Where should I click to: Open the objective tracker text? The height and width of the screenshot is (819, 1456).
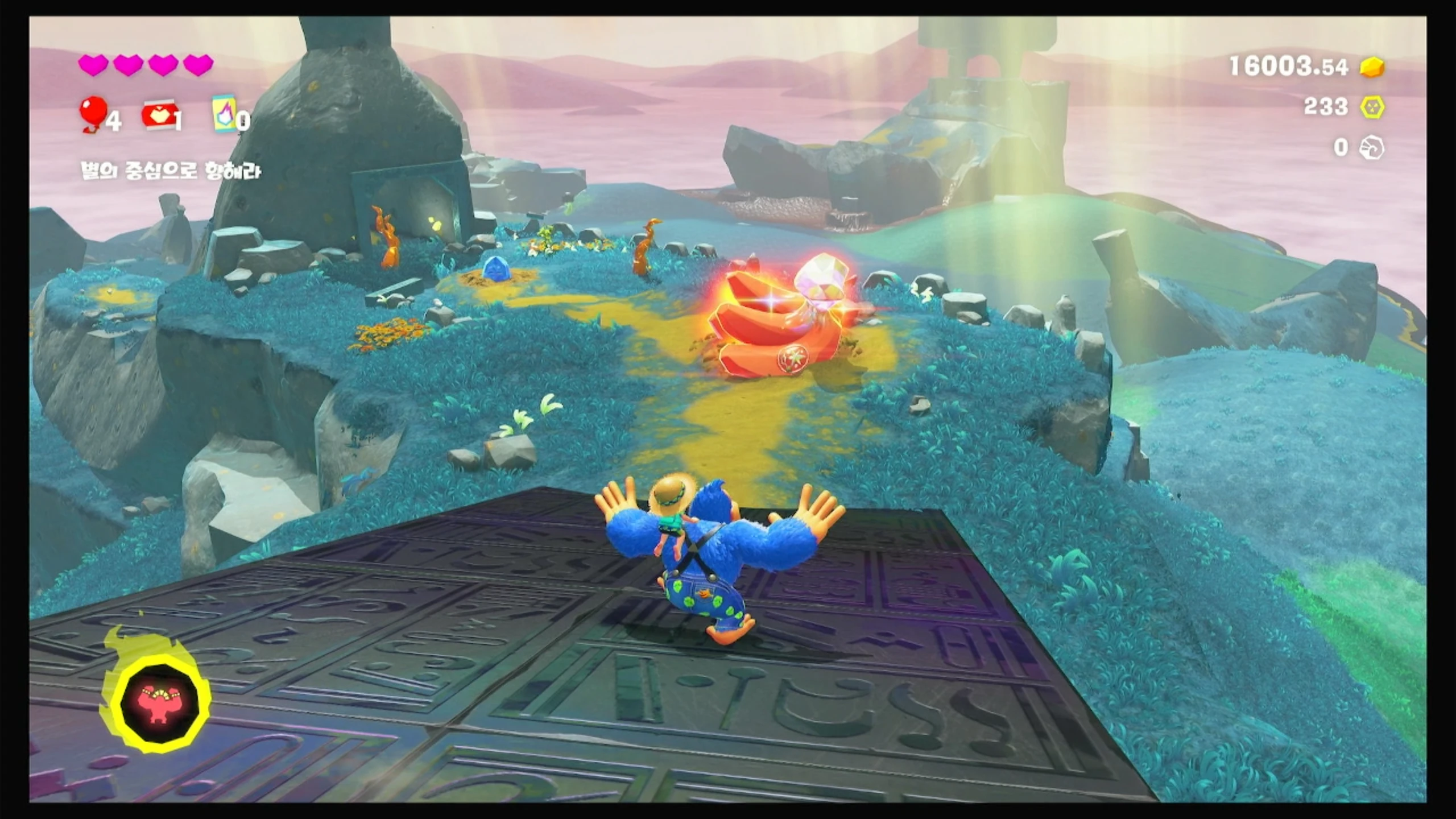(171, 171)
